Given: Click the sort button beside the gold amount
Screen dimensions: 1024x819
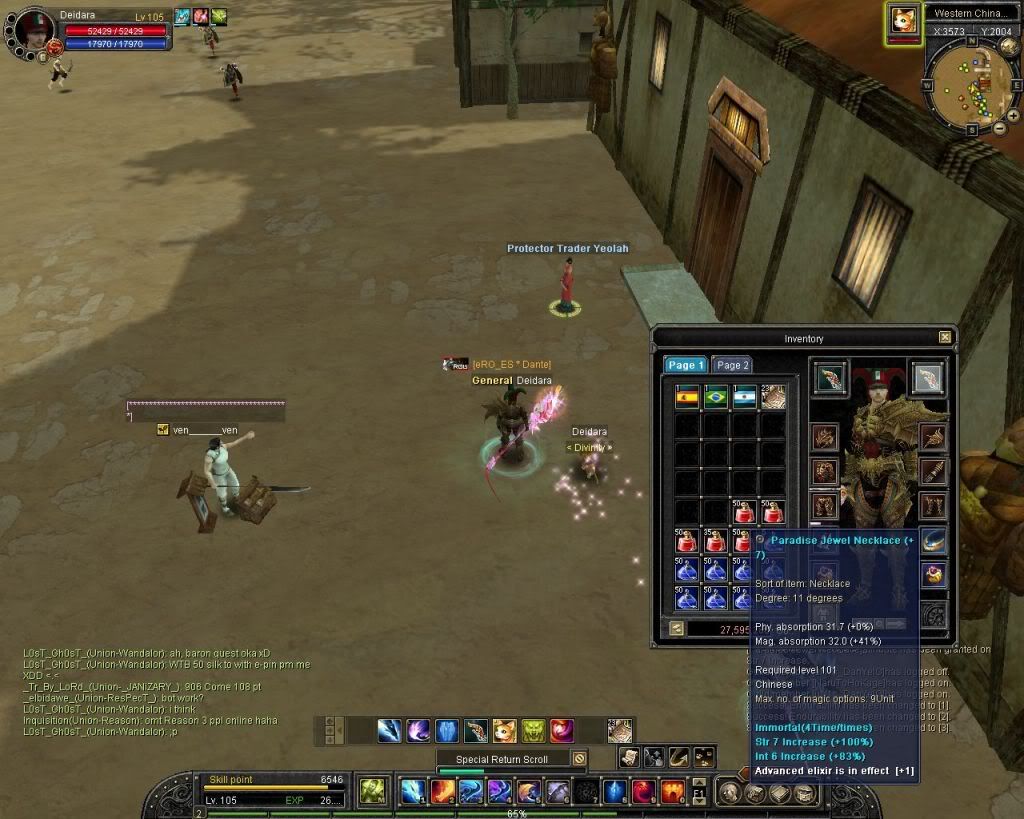Looking at the screenshot, I should coord(677,628).
